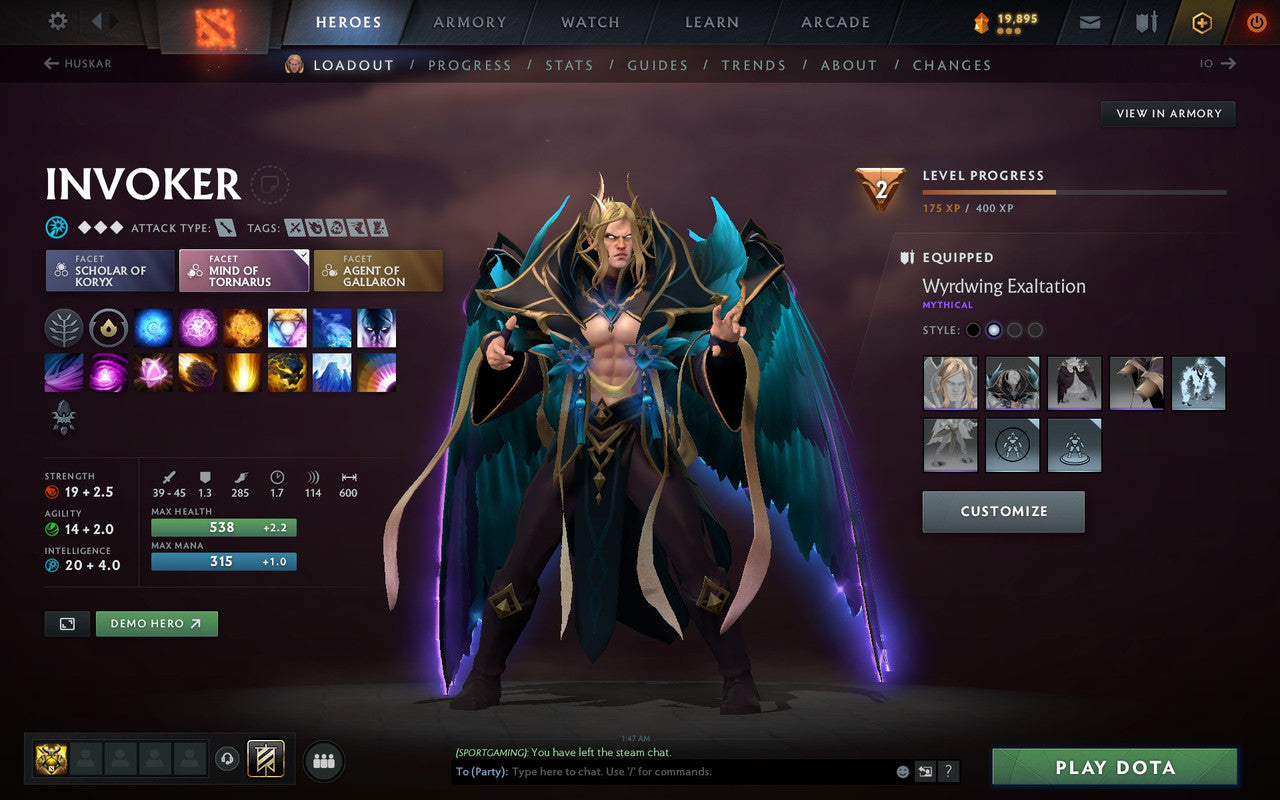Select the first black style dot
This screenshot has width=1280, height=800.
pos(973,328)
